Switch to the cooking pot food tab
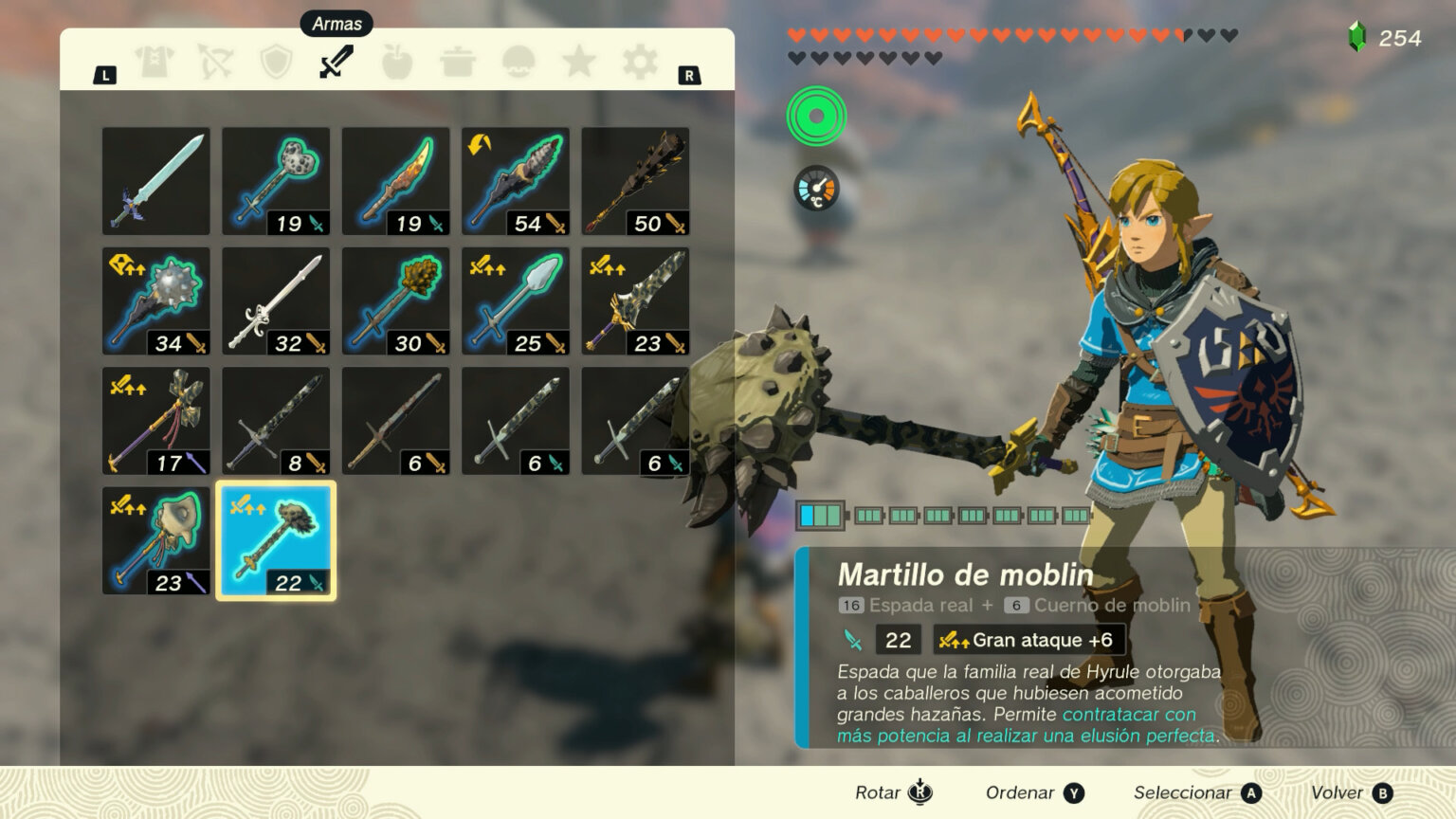 [458, 63]
